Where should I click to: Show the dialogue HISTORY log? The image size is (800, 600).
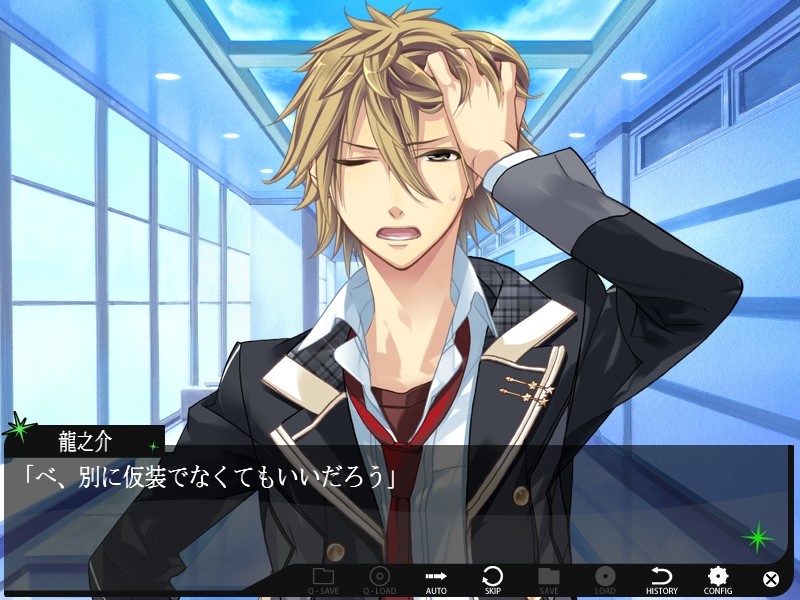(x=661, y=579)
